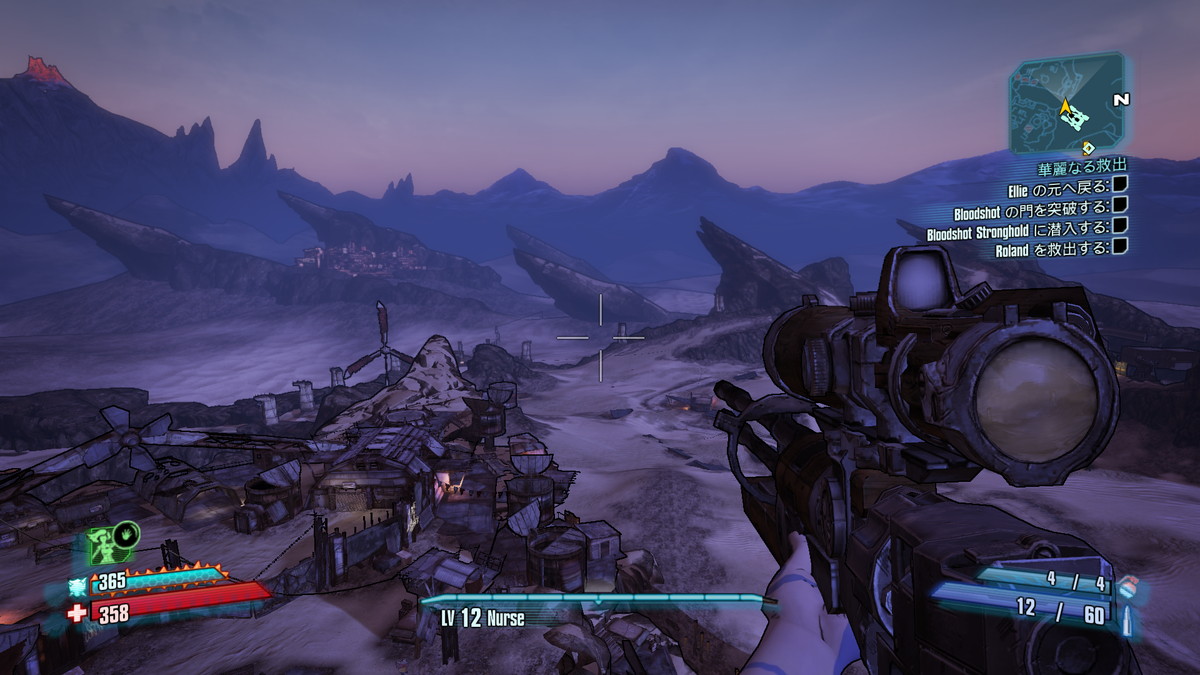This screenshot has height=675, width=1200.
Task: Select the grenade icon beside the 4/4 count
Action: pos(1127,586)
